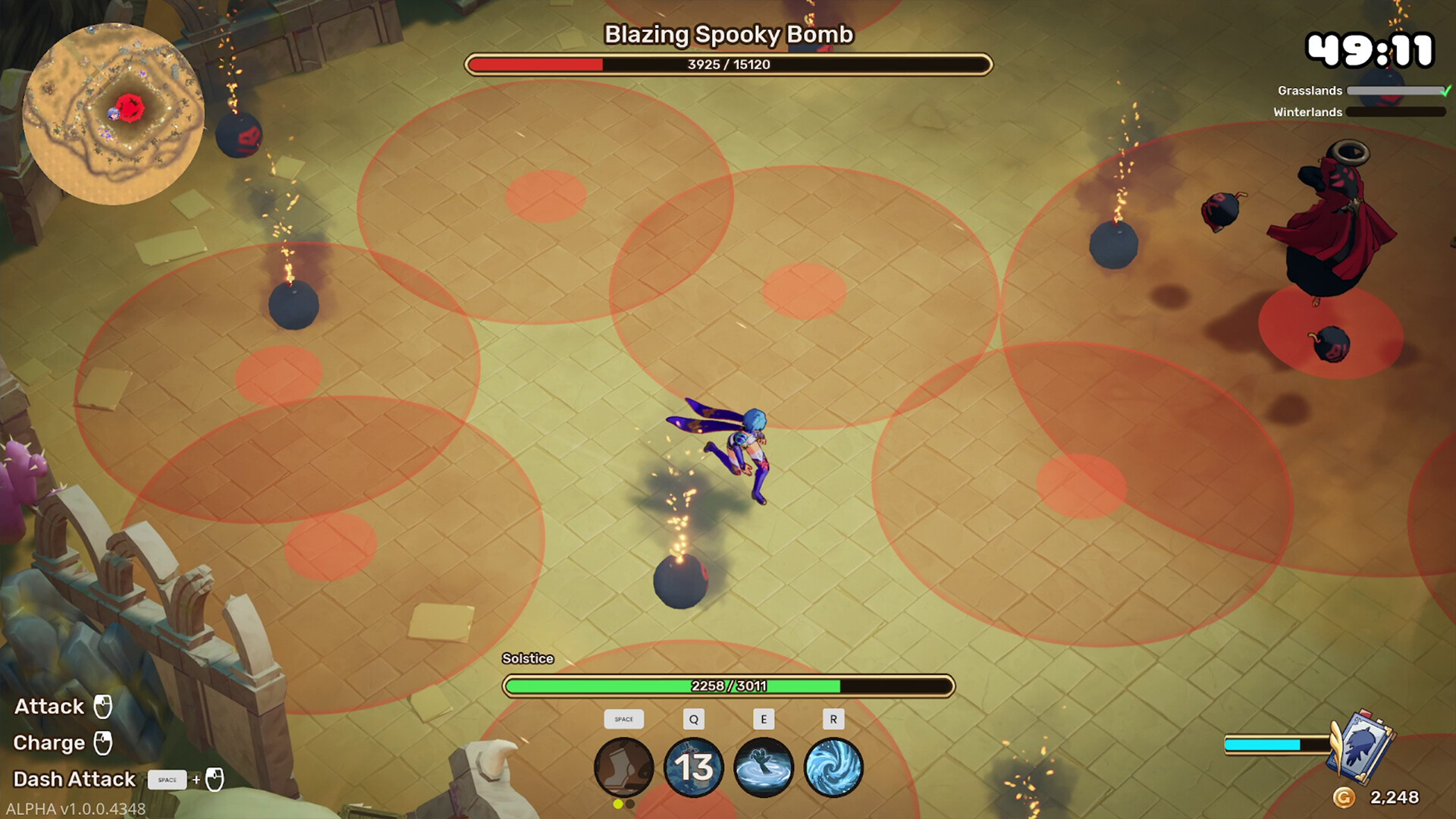Select the sword ability on cooldown
Screen dimensions: 1456x819
tap(693, 767)
